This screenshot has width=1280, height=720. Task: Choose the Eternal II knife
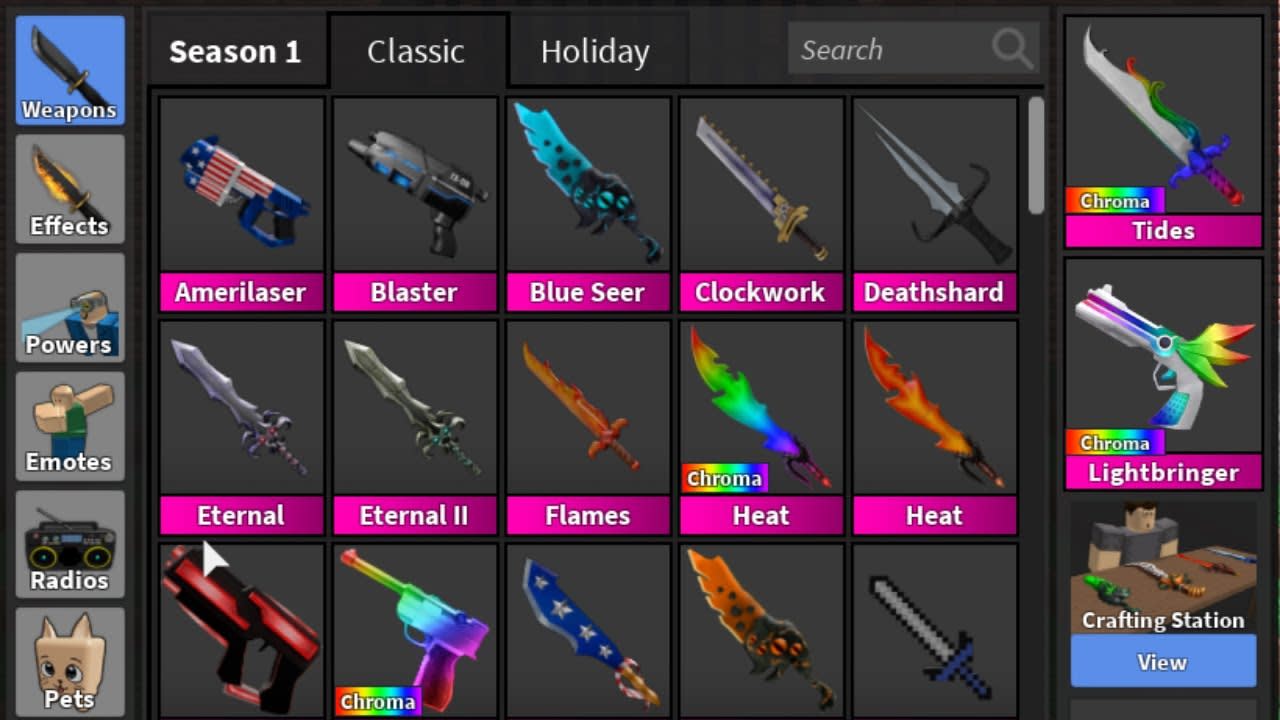click(414, 427)
